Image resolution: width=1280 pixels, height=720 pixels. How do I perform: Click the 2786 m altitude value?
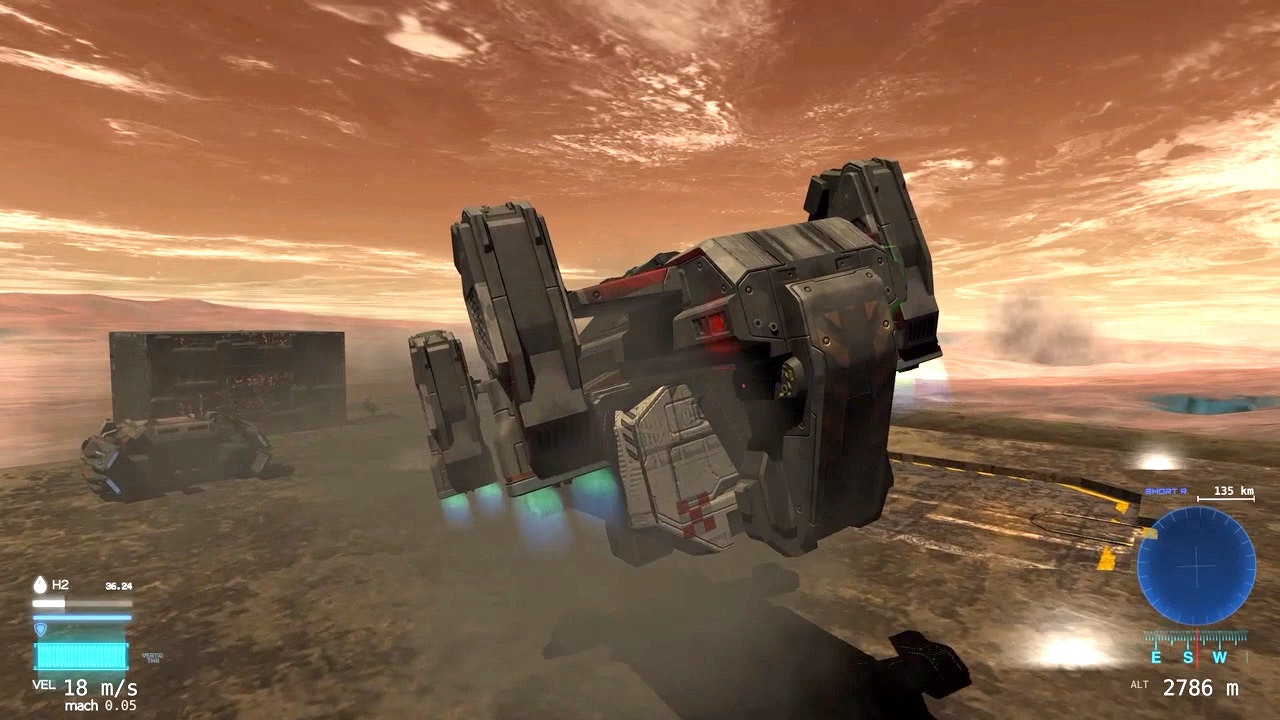[1203, 687]
